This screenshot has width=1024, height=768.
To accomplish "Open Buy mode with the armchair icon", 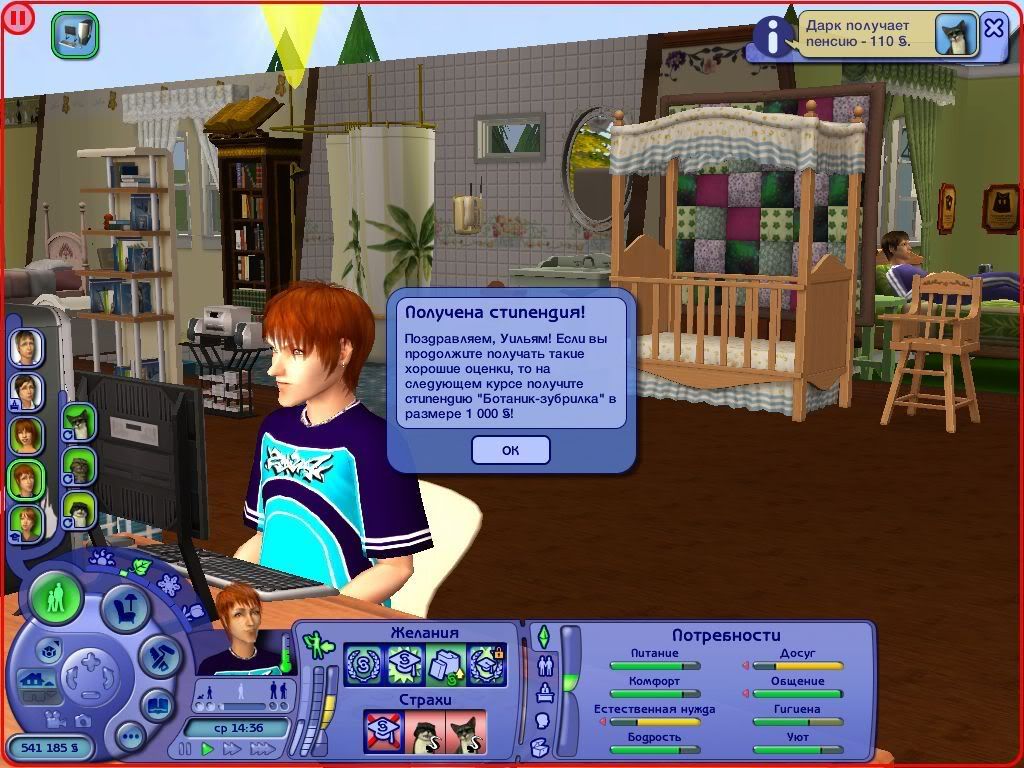I will pyautogui.click(x=126, y=607).
